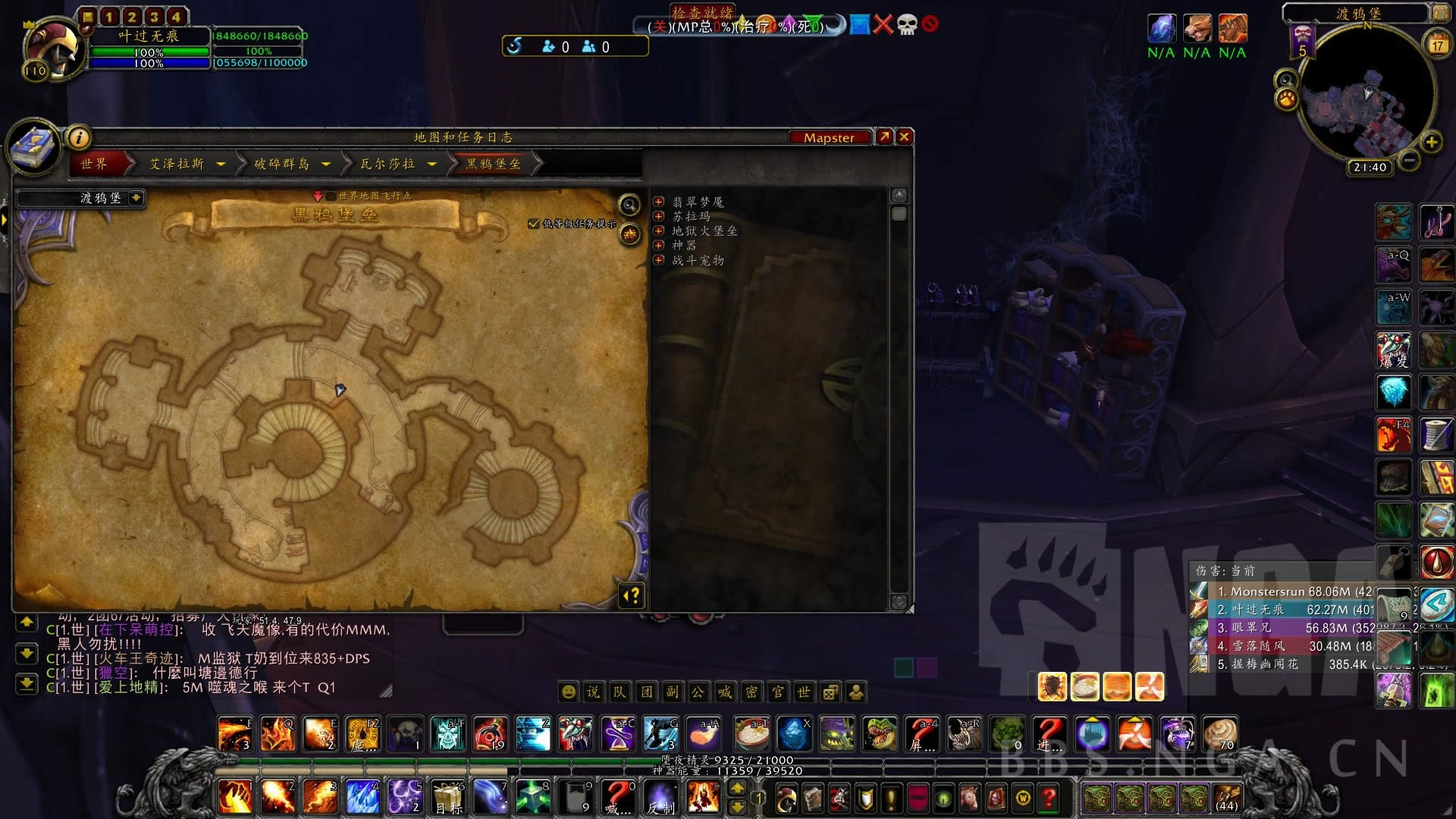
Task: Expand the 地狱火堡垒 quest group
Action: tap(659, 231)
